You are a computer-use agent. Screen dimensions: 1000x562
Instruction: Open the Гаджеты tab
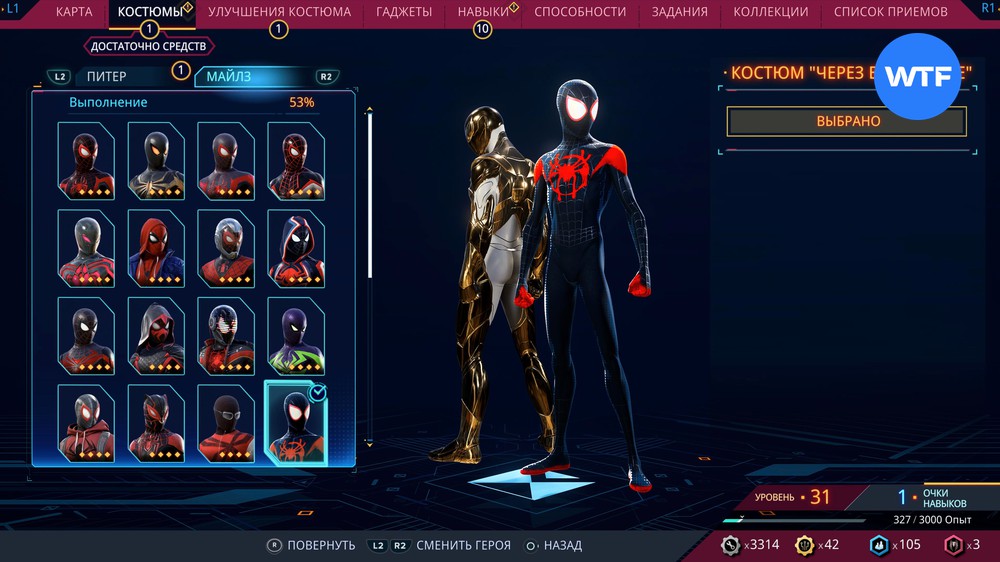[404, 12]
